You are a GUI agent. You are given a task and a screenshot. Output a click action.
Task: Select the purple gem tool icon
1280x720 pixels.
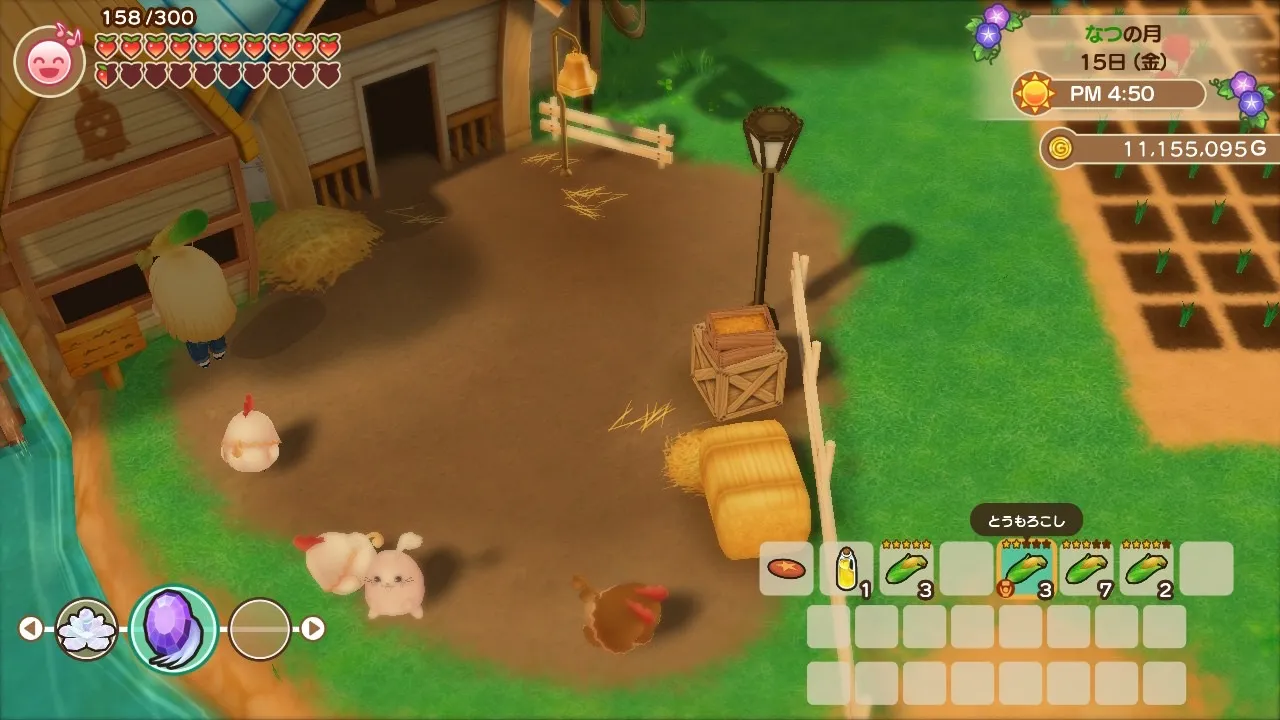tap(173, 629)
